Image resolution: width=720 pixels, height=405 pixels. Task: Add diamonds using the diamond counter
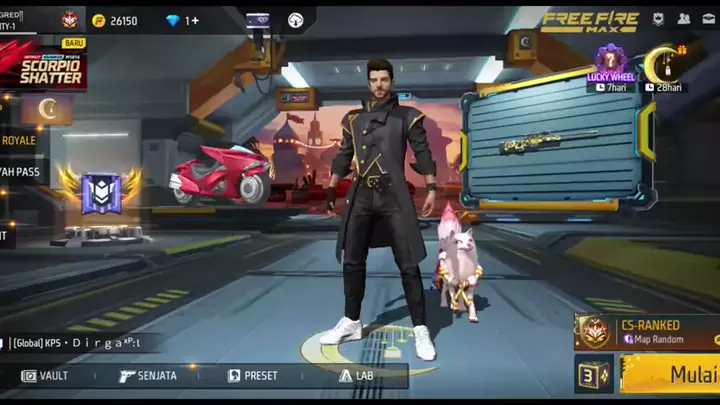click(x=183, y=20)
